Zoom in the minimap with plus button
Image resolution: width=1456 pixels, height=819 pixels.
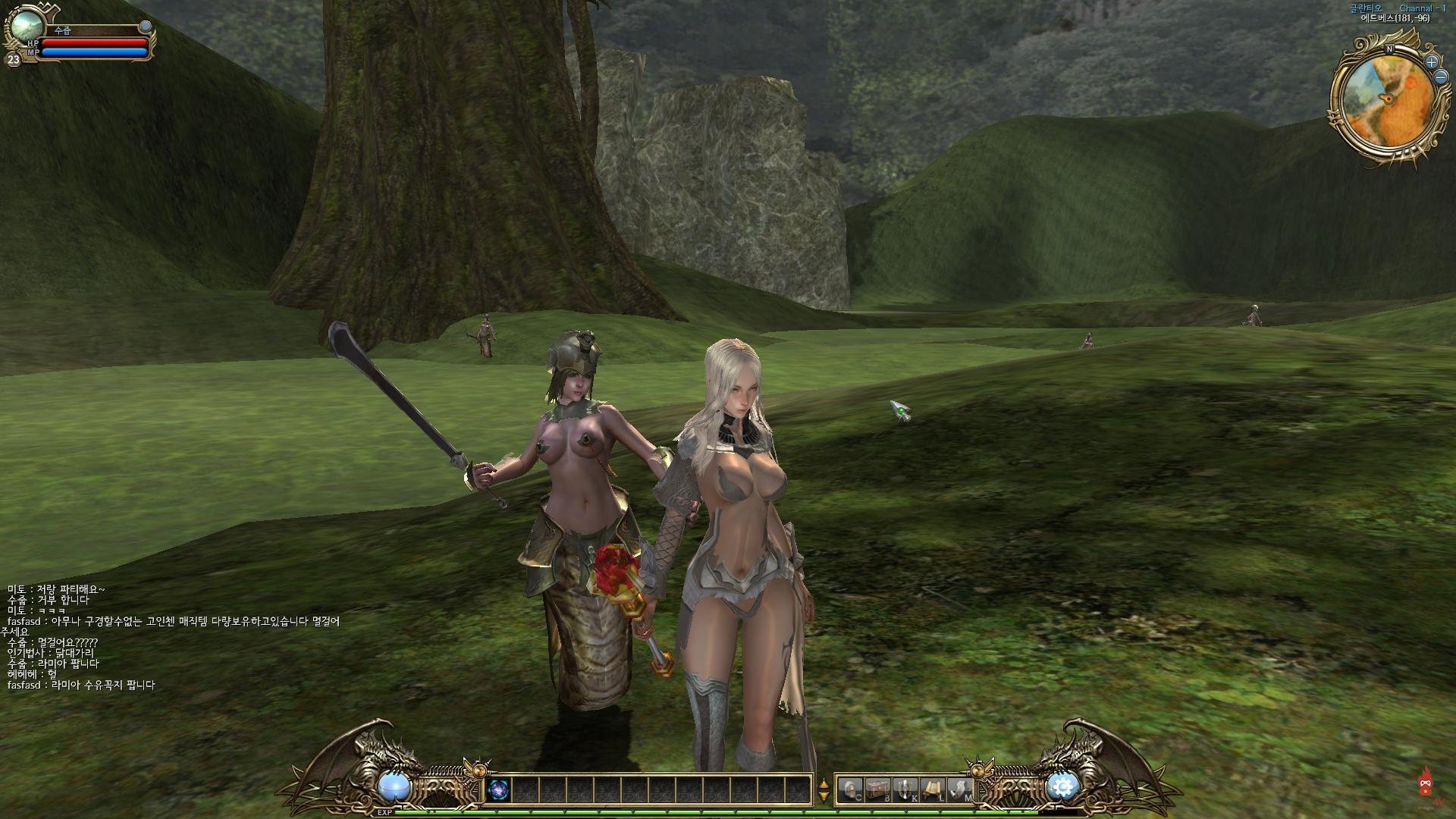[1432, 61]
